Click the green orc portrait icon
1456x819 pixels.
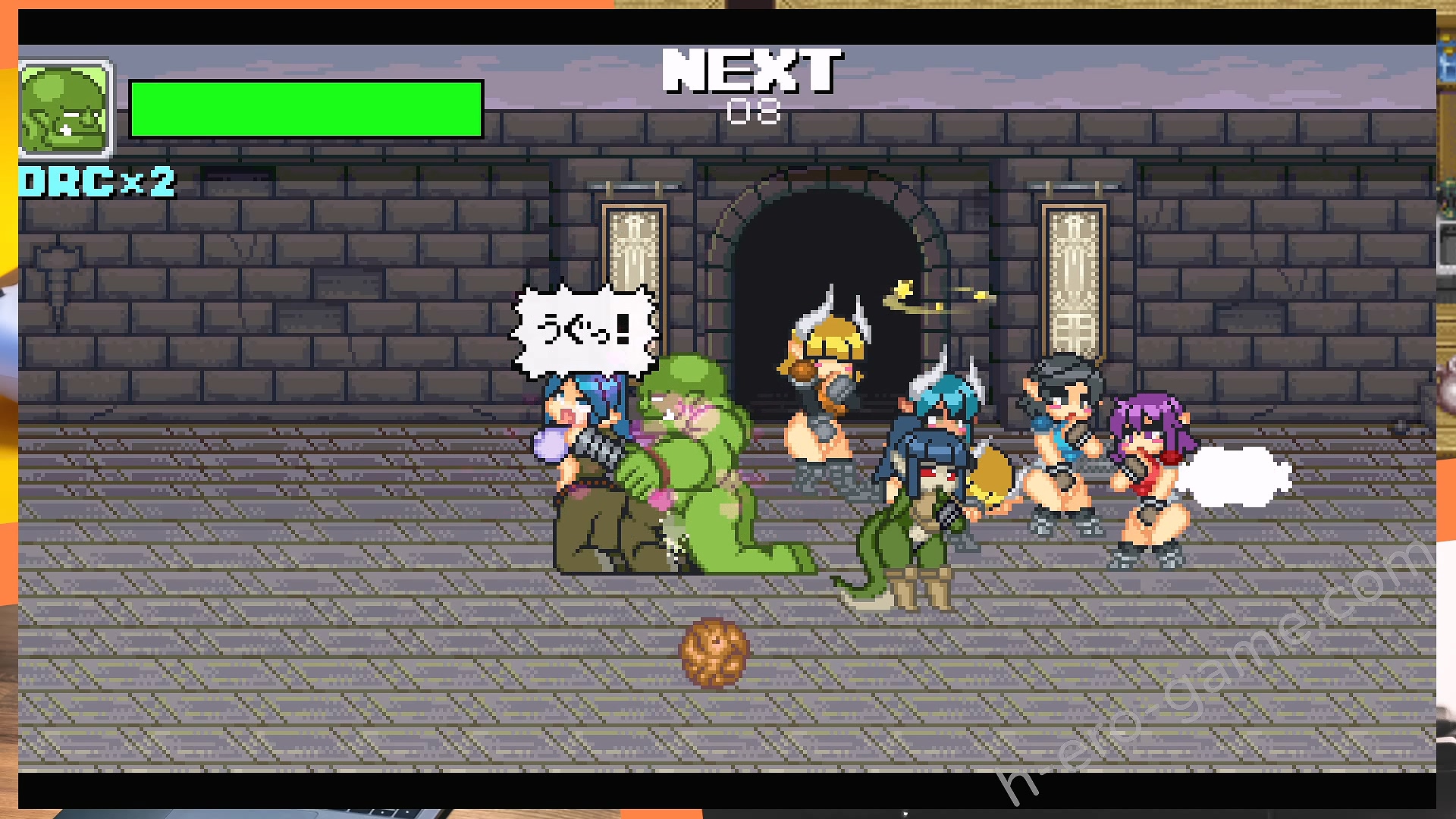(65, 110)
